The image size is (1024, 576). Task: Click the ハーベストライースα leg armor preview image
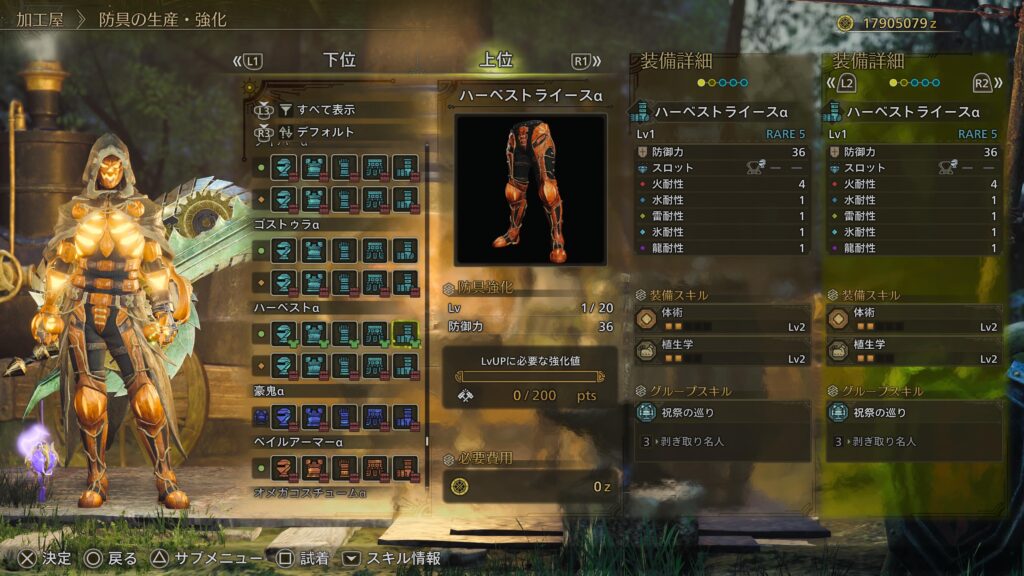click(x=530, y=188)
